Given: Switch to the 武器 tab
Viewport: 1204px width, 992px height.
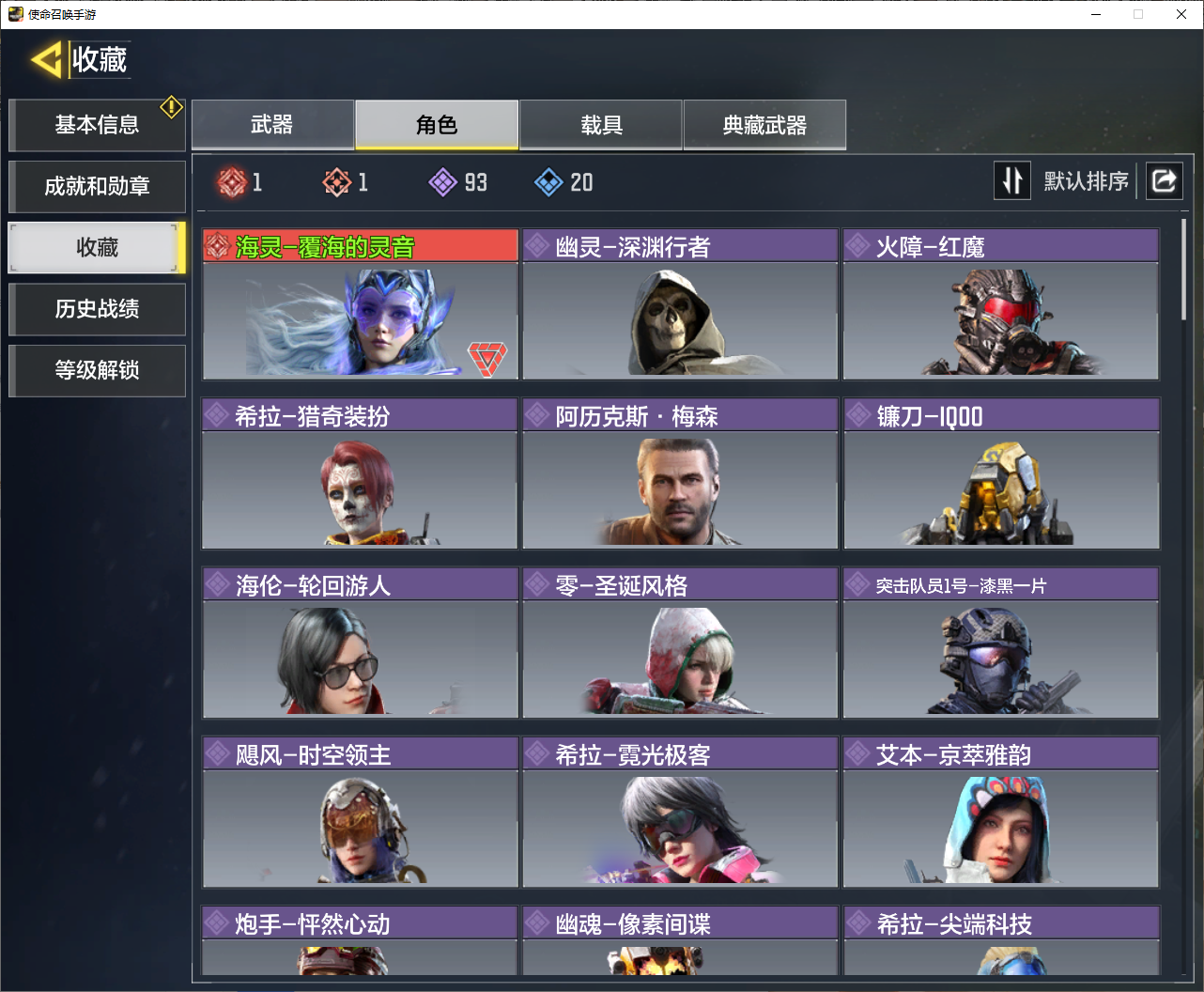Looking at the screenshot, I should tap(272, 125).
